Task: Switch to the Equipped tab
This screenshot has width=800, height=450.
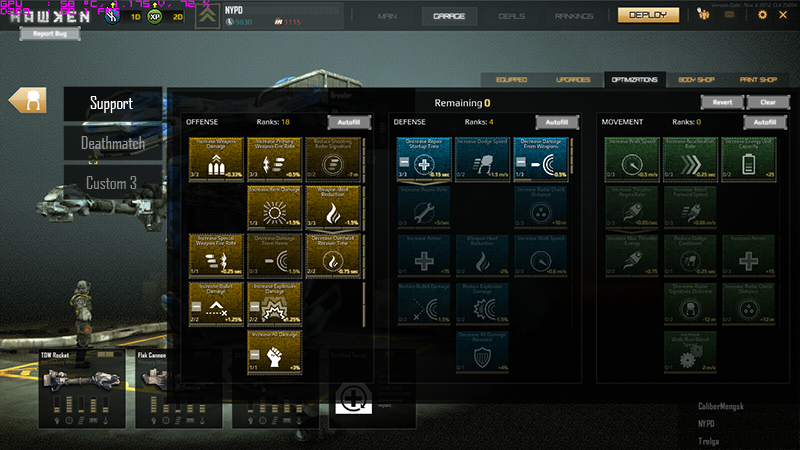Action: coord(511,79)
